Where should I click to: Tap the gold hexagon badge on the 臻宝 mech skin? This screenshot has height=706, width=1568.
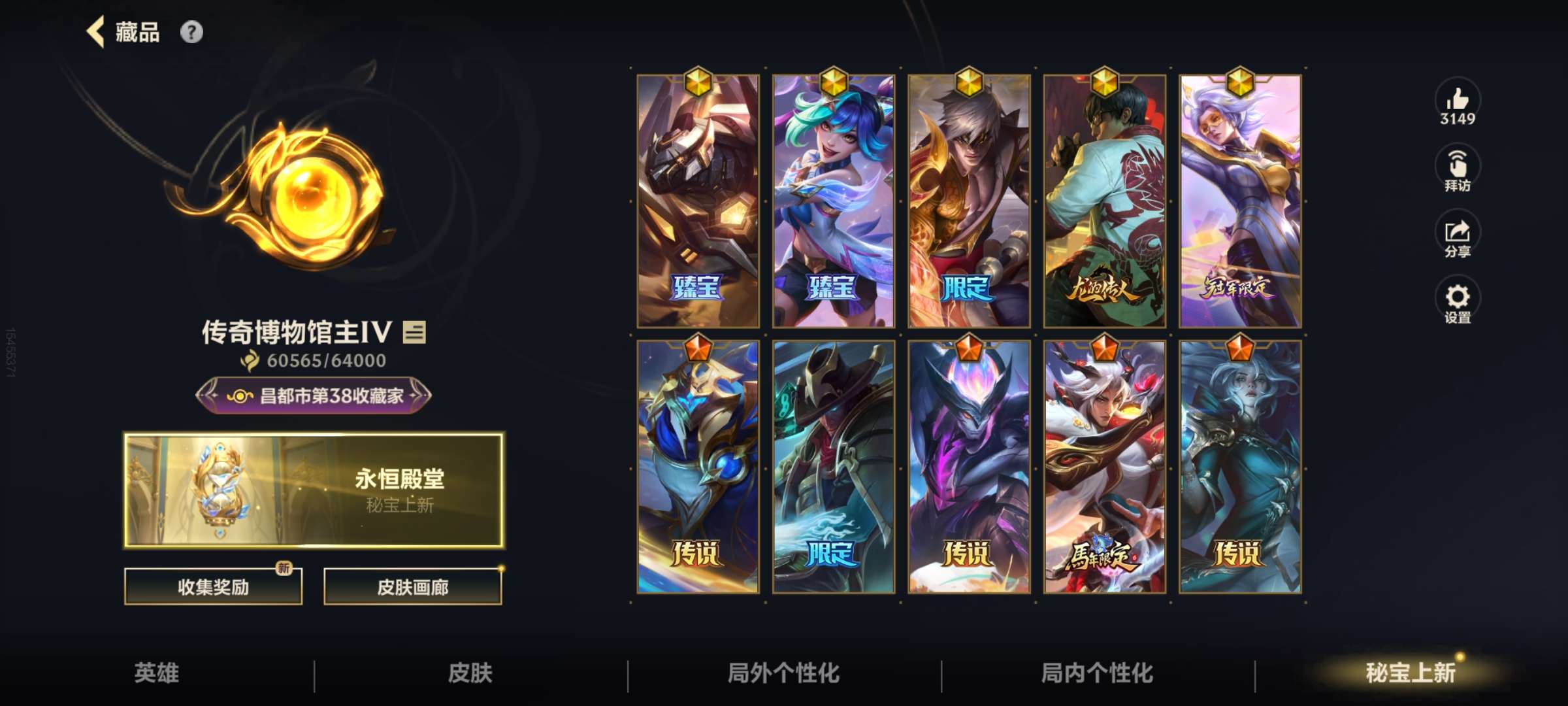click(698, 83)
